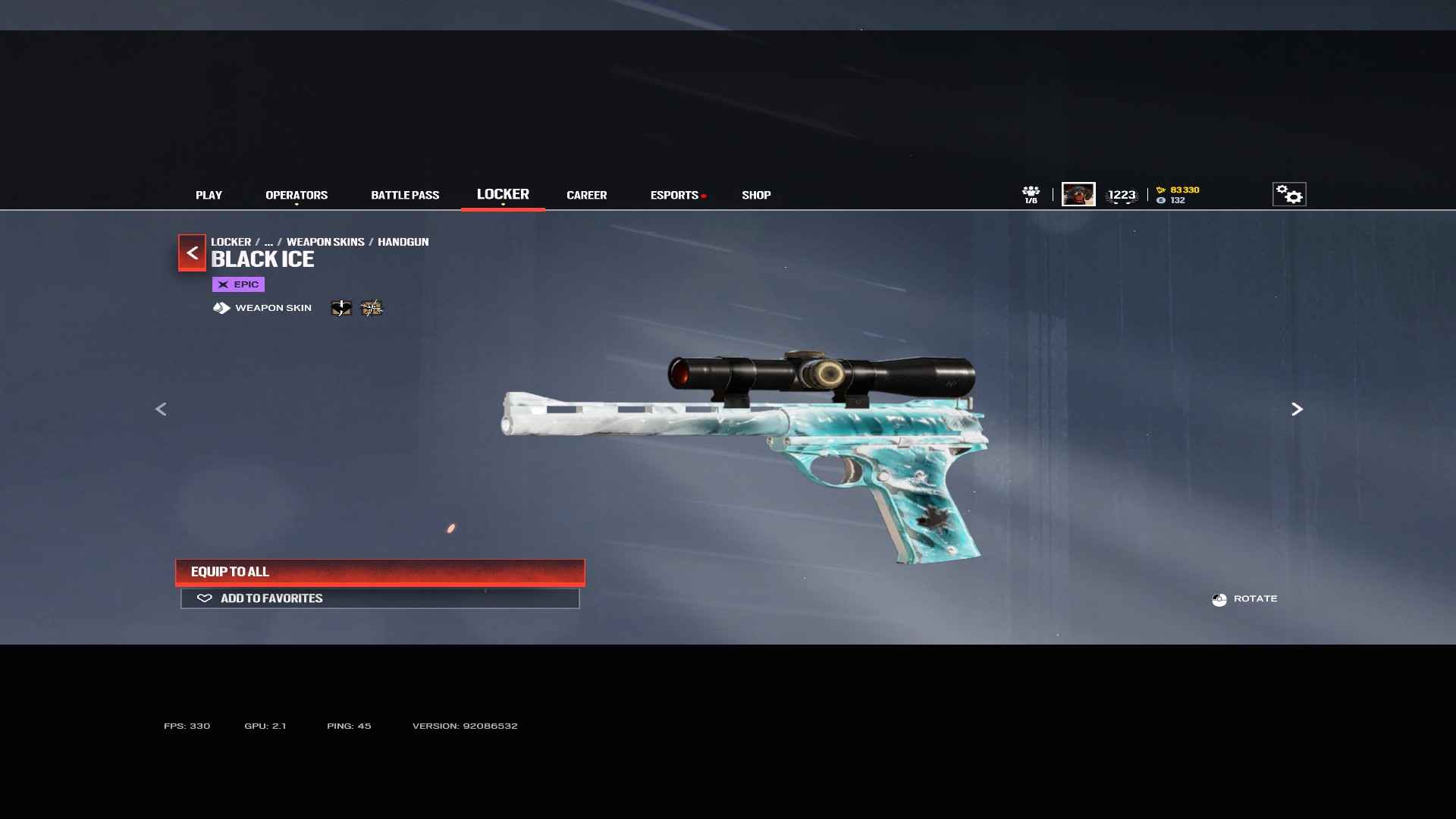Select the Locker tab
Screen dimensions: 1456x819
coord(503,194)
